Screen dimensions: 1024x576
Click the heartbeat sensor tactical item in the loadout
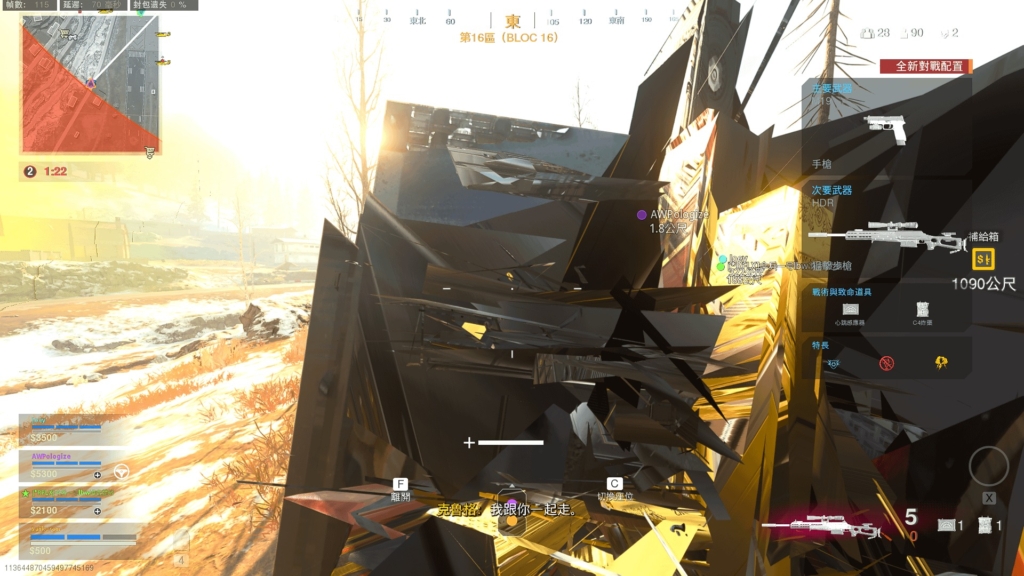(851, 311)
